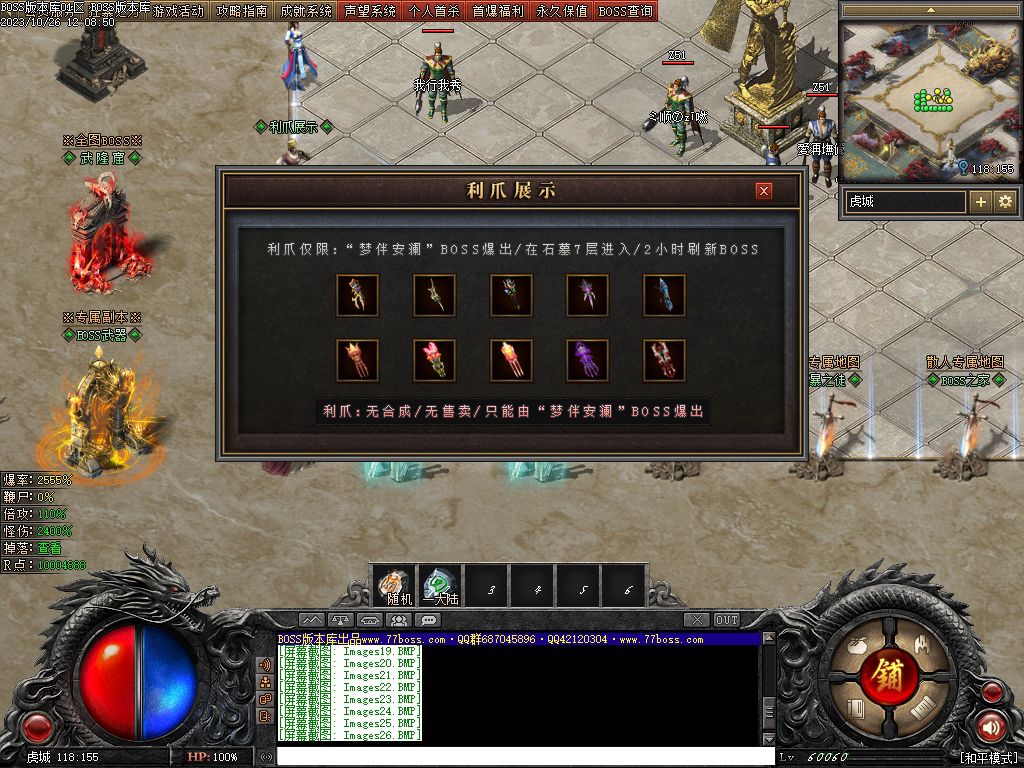Click the OUT button above the chat
The height and width of the screenshot is (768, 1024).
tap(727, 620)
